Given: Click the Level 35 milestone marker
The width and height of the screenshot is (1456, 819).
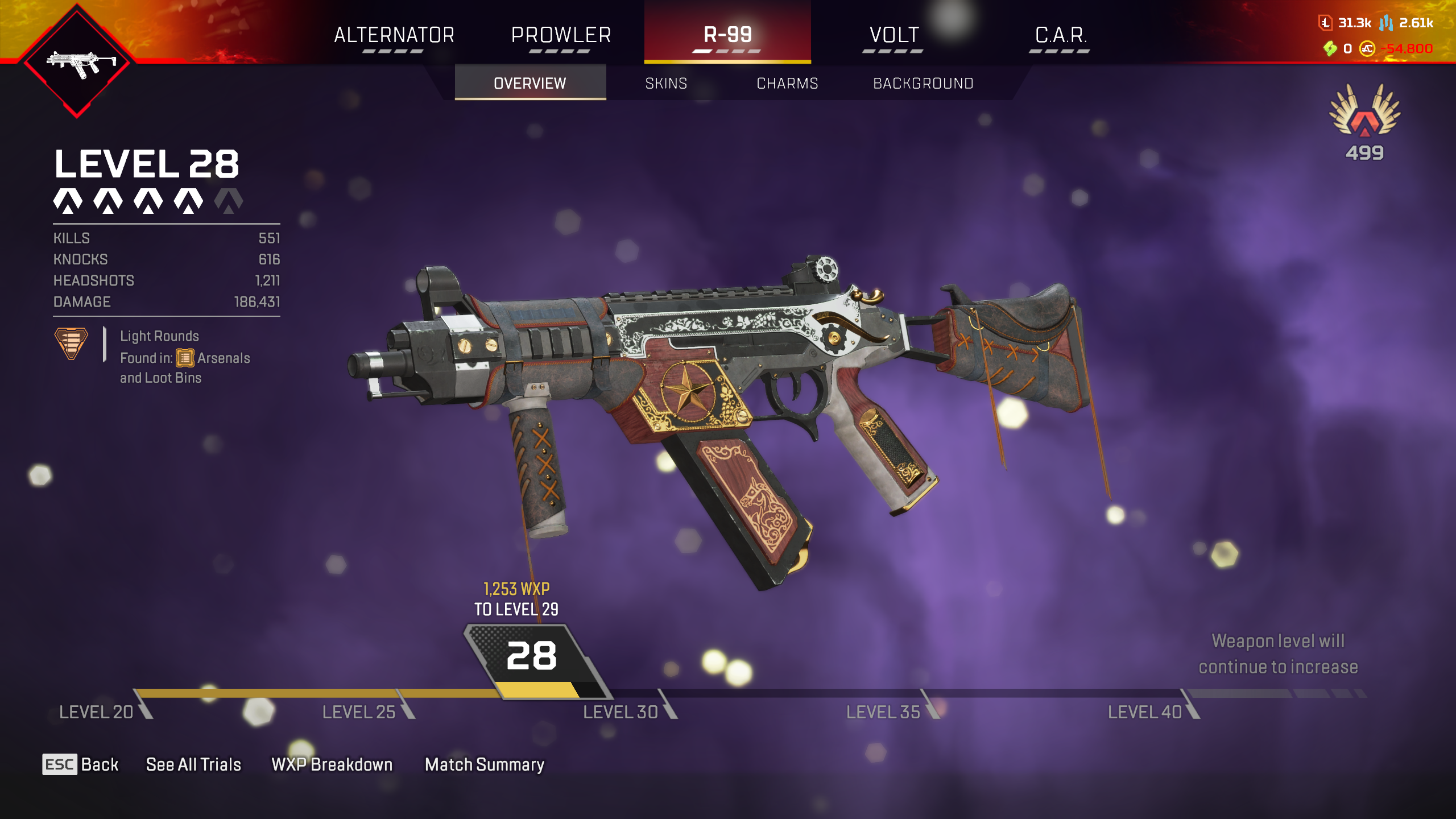Looking at the screenshot, I should 883,712.
